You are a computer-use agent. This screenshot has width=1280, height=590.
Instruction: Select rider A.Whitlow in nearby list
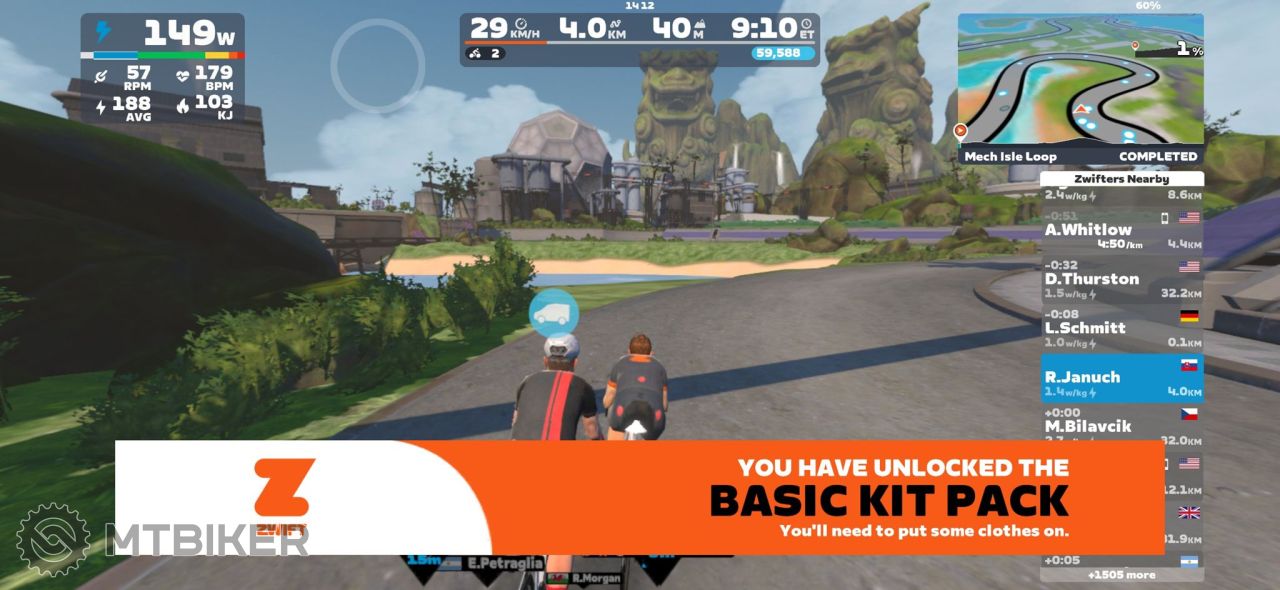pyautogui.click(x=1121, y=231)
